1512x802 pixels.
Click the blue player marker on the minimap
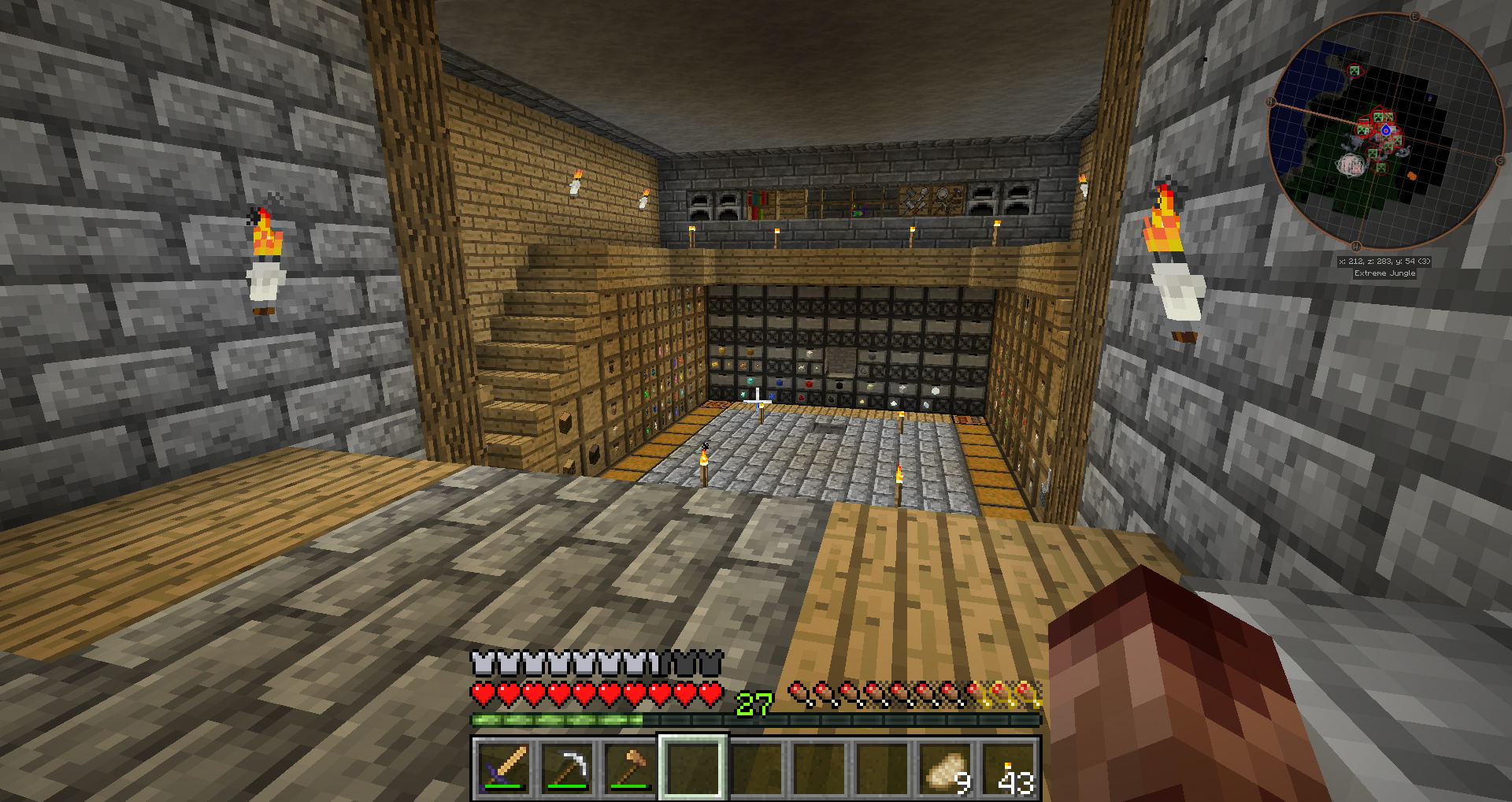click(1385, 130)
